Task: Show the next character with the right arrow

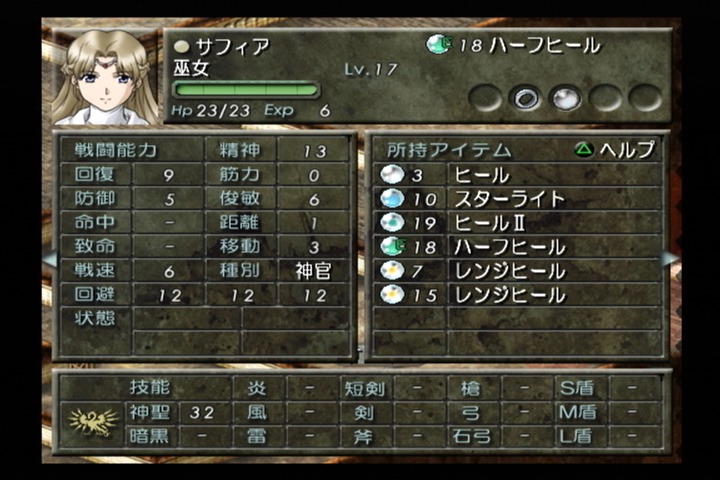Action: (x=670, y=258)
